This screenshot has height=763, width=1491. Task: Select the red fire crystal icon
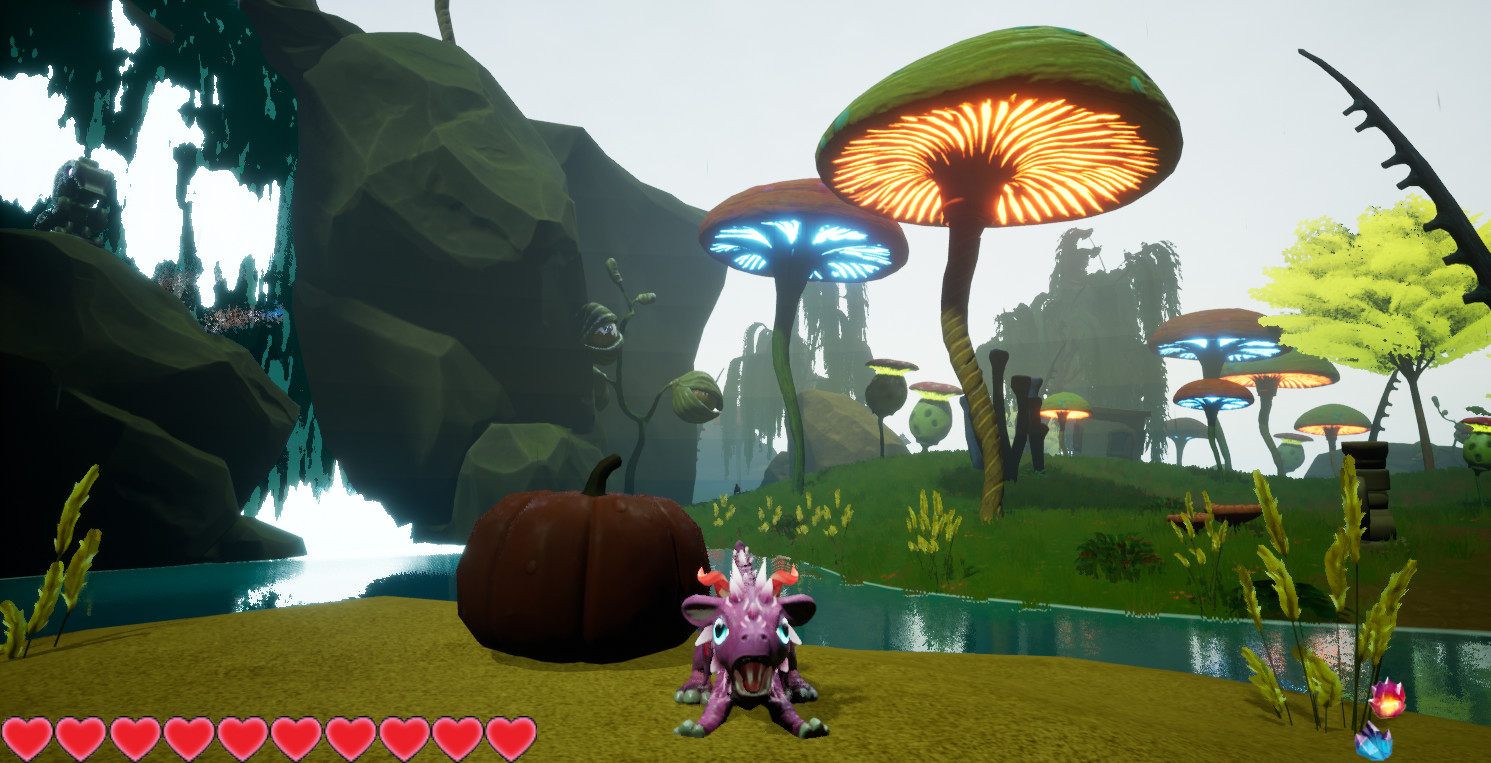(x=1387, y=698)
